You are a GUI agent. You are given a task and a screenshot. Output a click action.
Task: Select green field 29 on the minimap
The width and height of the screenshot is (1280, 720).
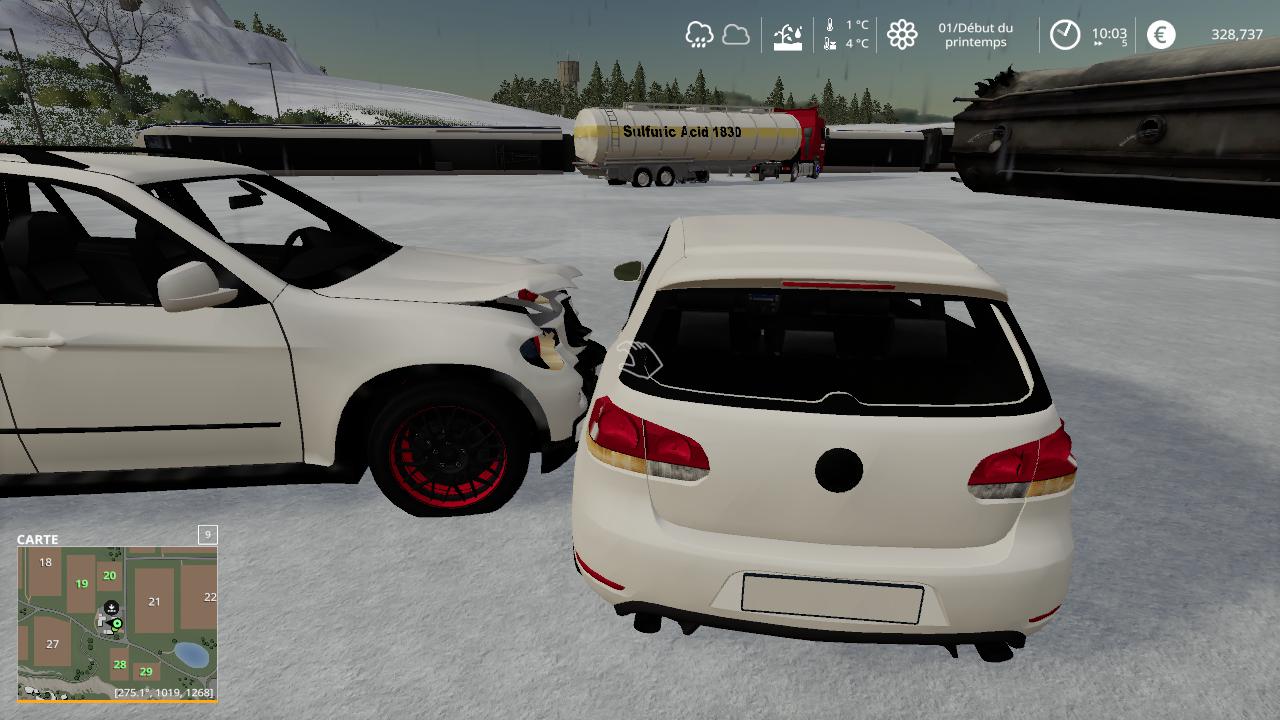point(146,672)
